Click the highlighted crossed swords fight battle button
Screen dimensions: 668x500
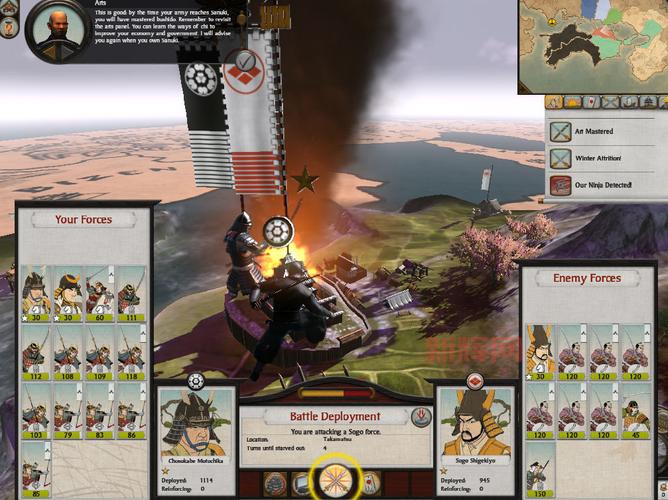tap(334, 480)
